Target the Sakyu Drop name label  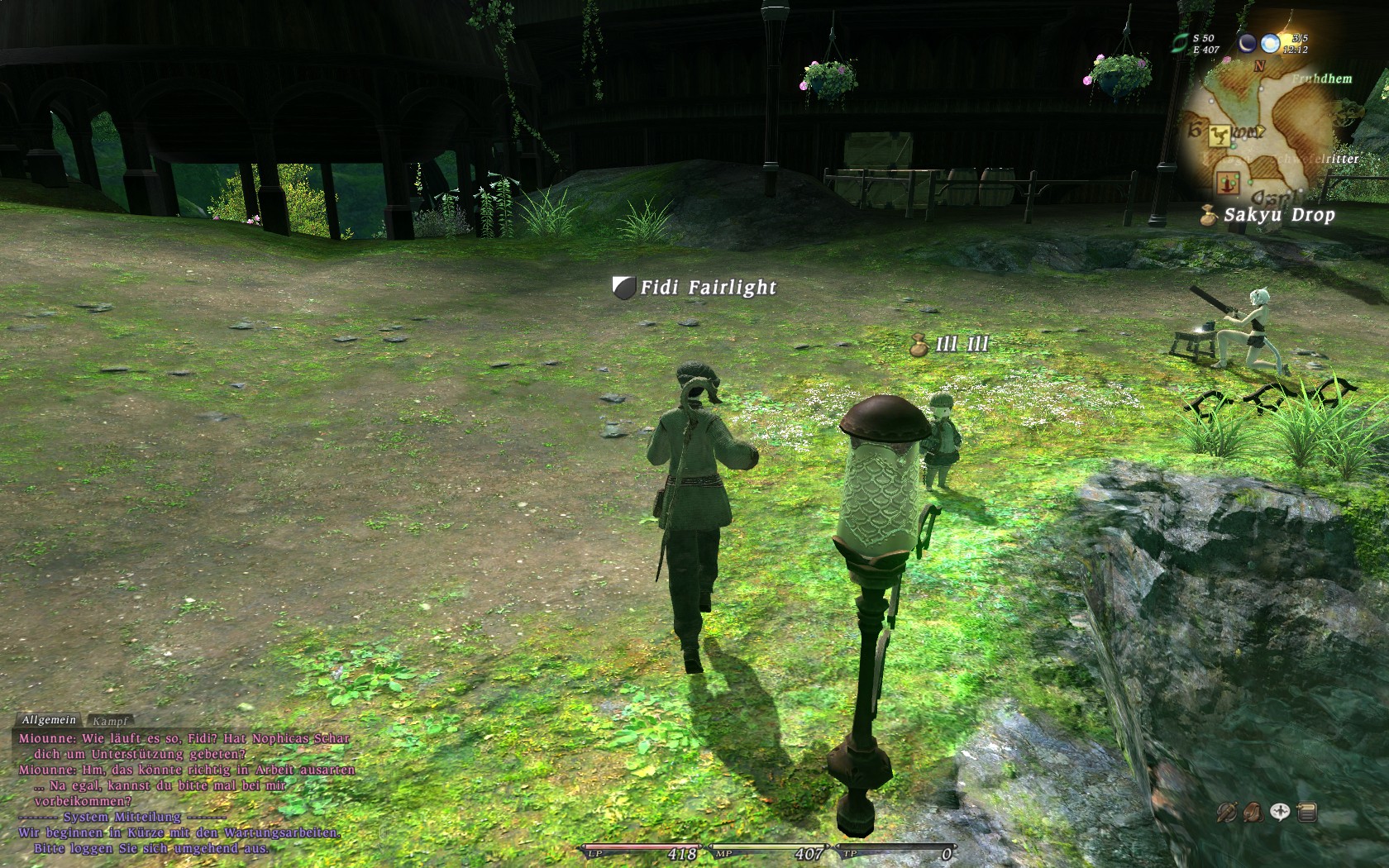click(1279, 216)
